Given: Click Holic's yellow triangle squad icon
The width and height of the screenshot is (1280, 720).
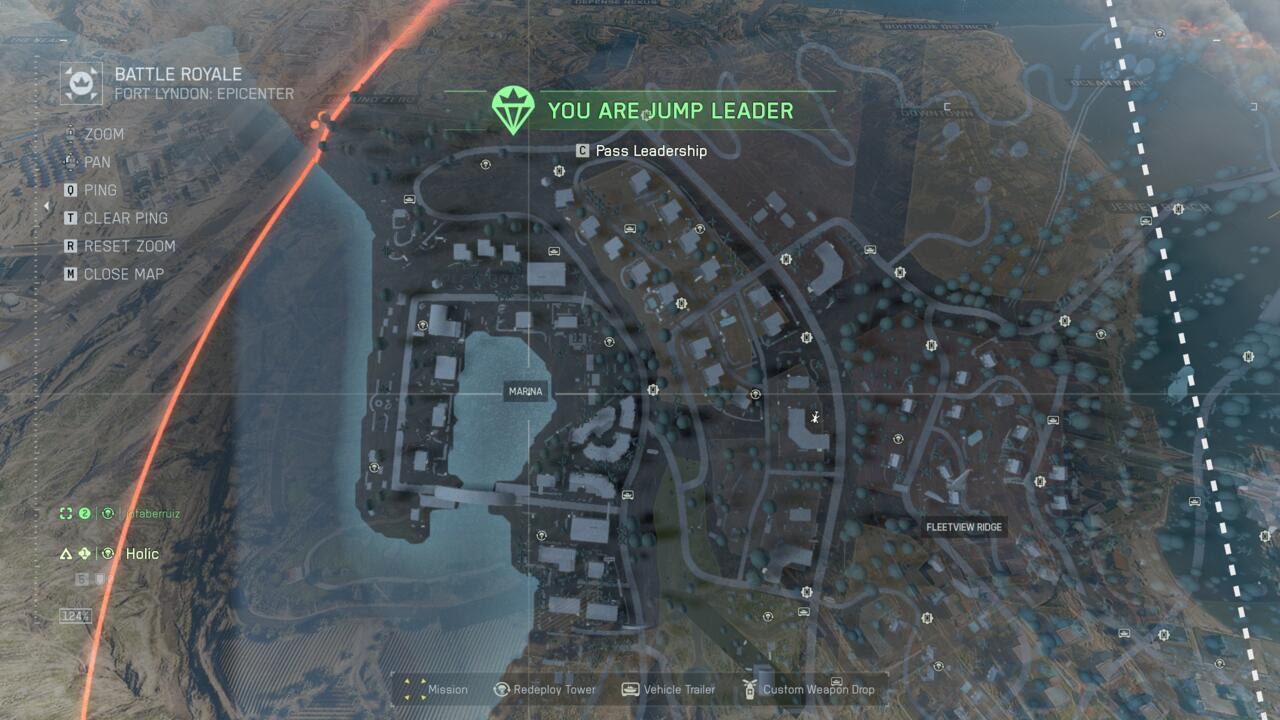Looking at the screenshot, I should [x=66, y=553].
